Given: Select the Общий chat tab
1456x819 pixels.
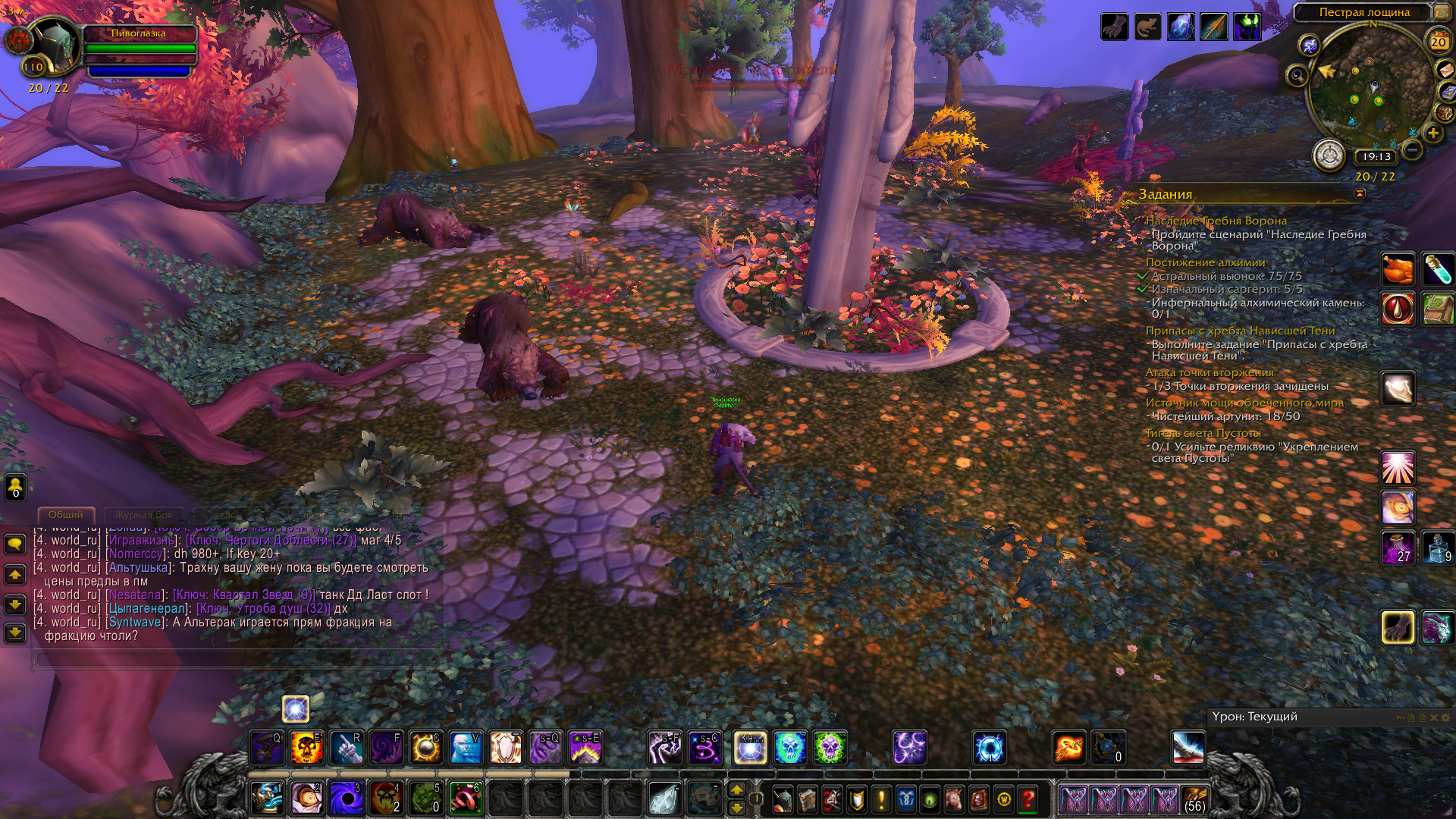Looking at the screenshot, I should (x=66, y=515).
